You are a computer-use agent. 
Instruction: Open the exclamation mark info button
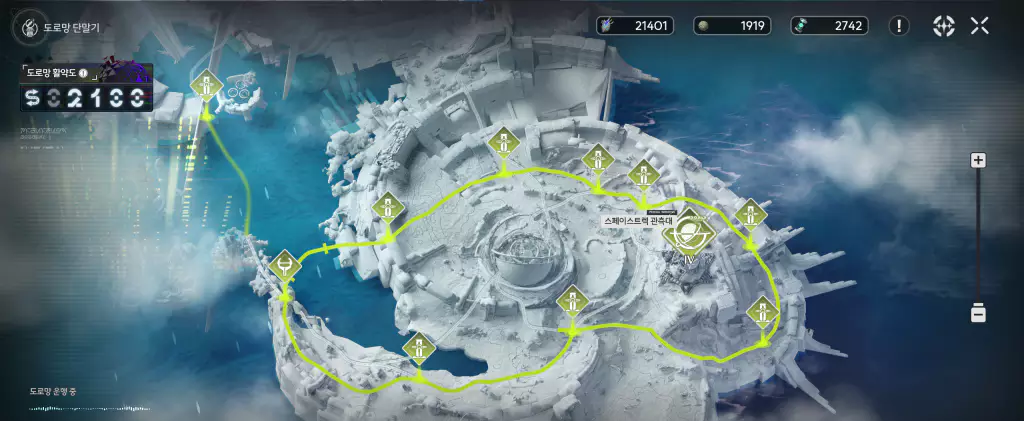[900, 26]
